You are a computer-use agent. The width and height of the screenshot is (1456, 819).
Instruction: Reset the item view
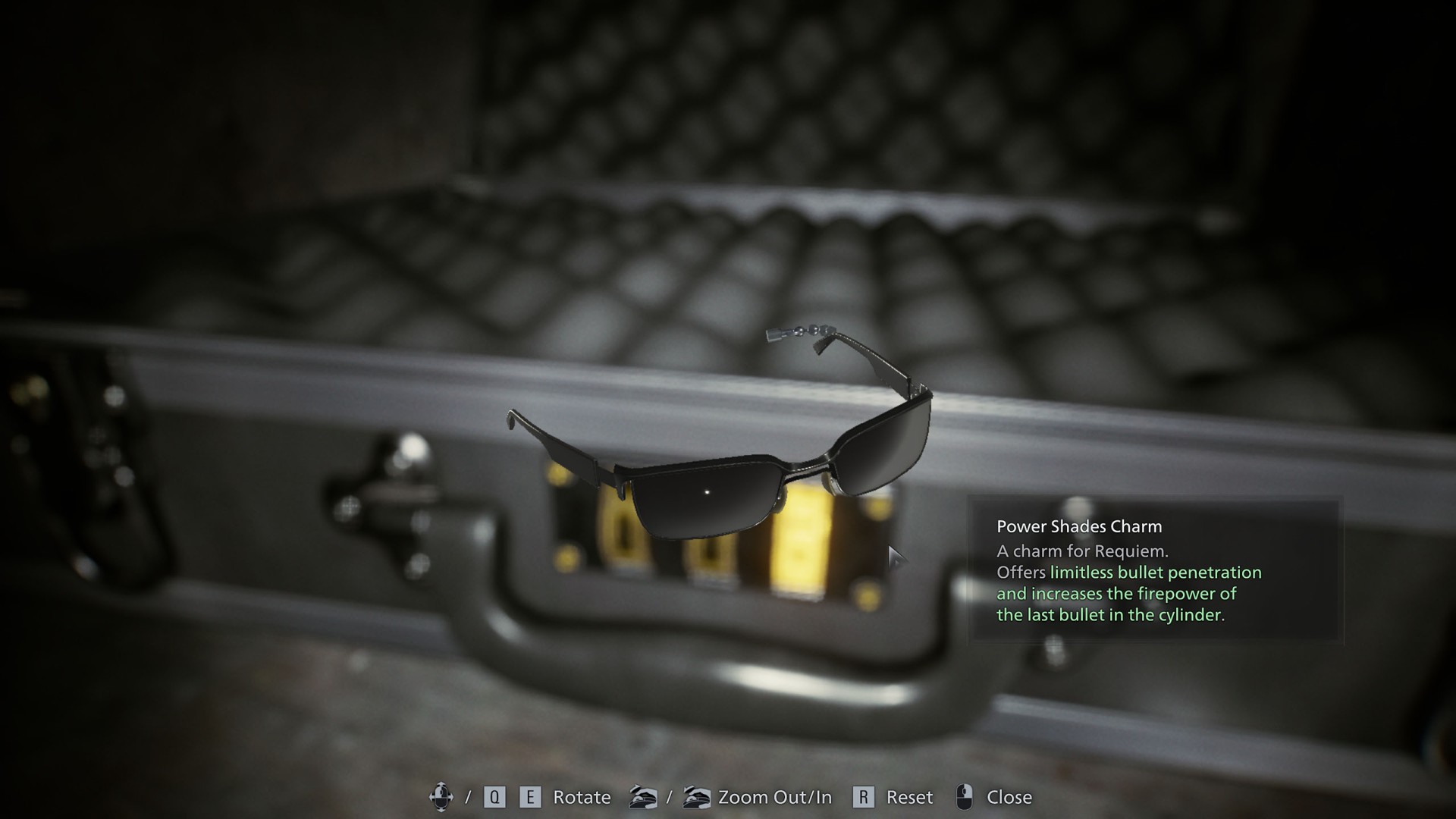893,797
